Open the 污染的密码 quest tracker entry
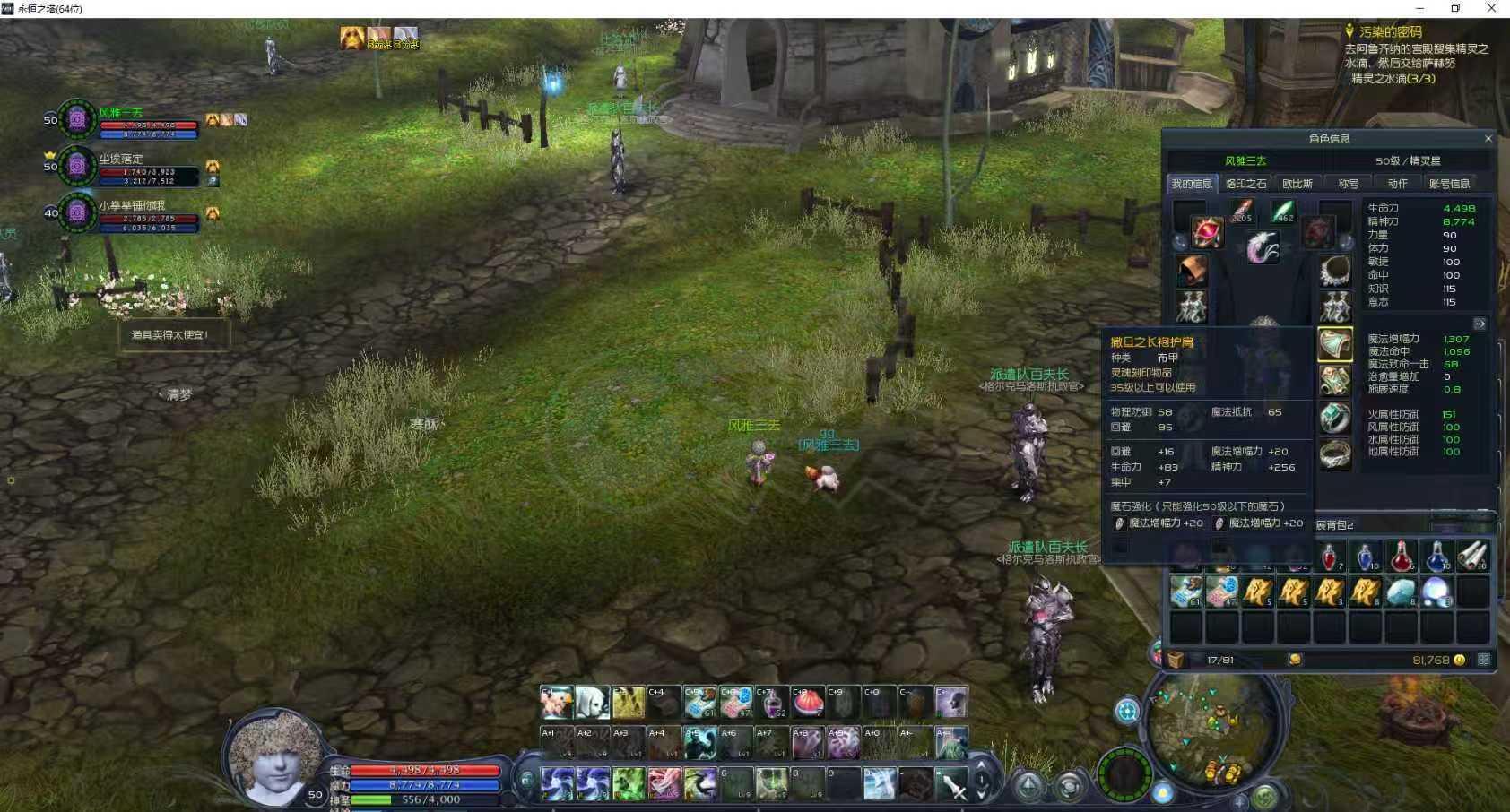The width and height of the screenshot is (1510, 812). pyautogui.click(x=1390, y=32)
